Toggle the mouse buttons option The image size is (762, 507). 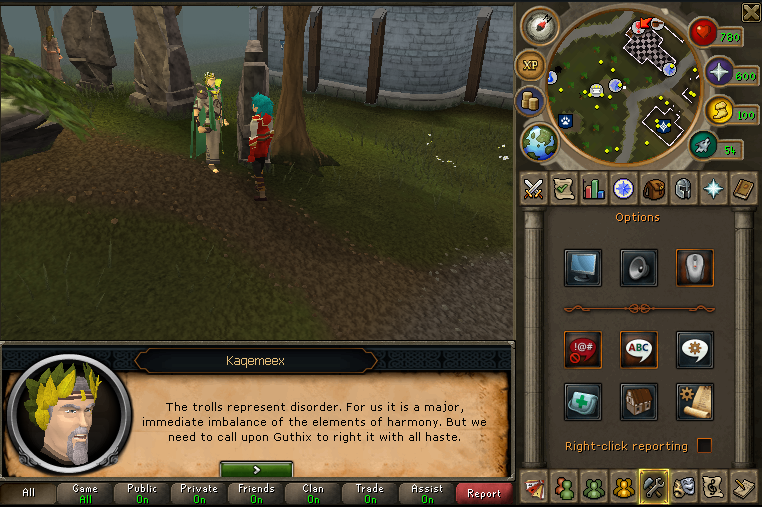694,268
